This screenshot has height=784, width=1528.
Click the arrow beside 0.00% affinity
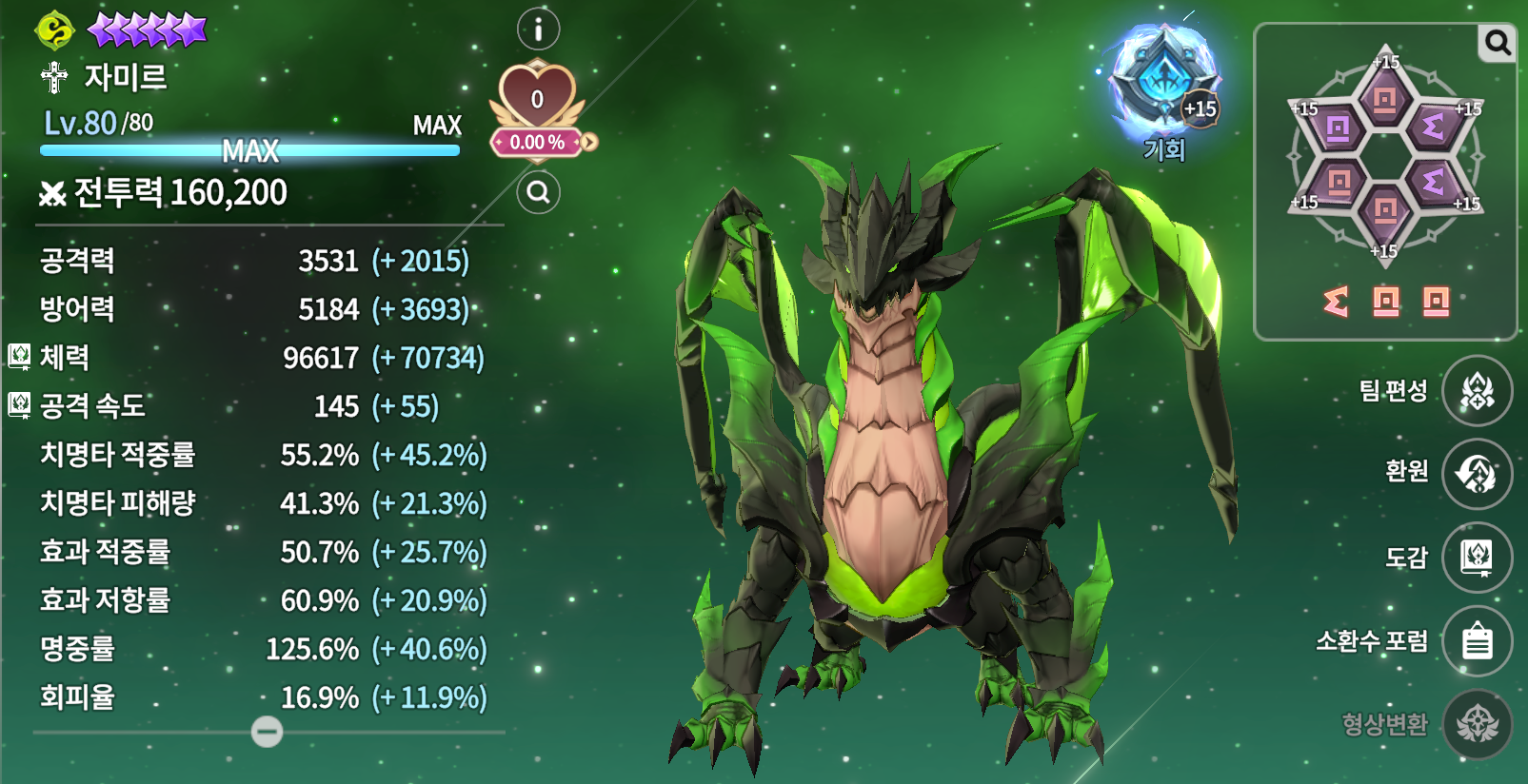click(590, 143)
